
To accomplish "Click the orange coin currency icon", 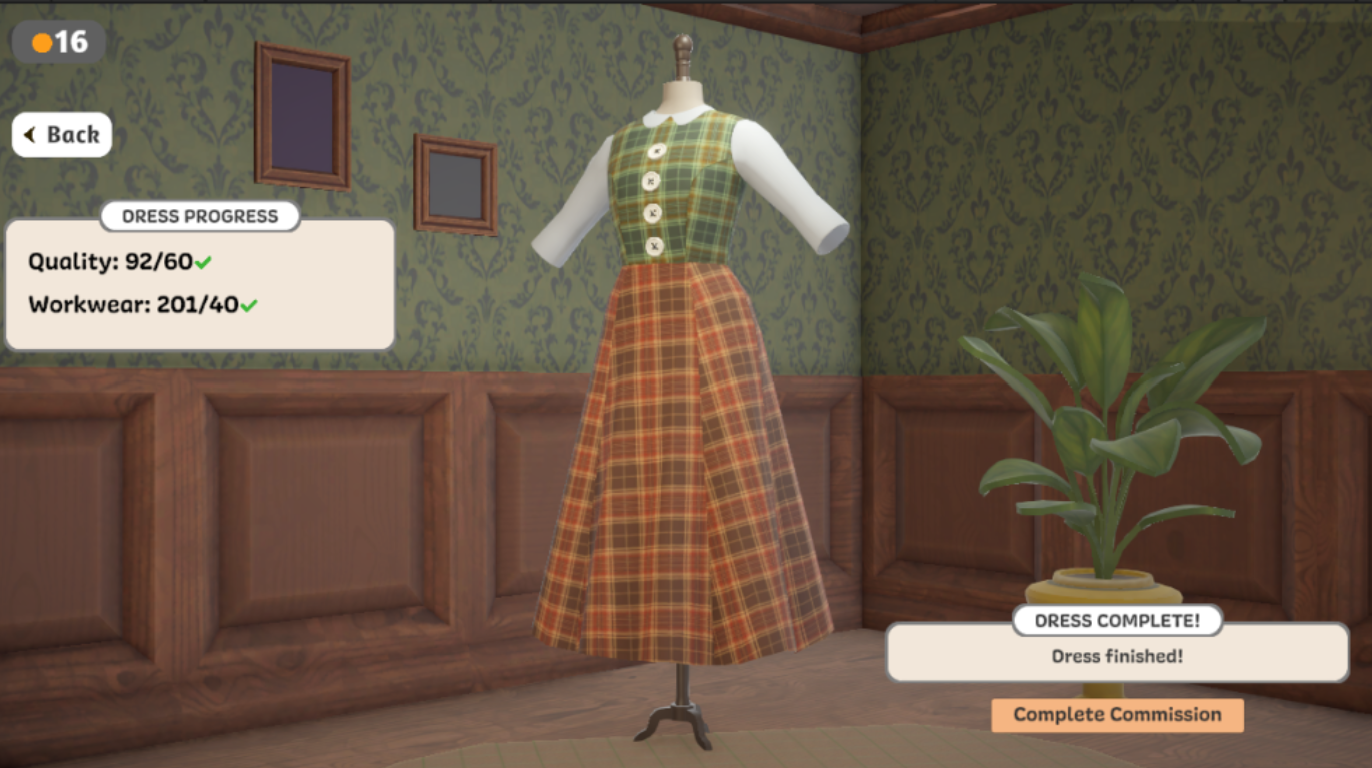I will [x=41, y=42].
